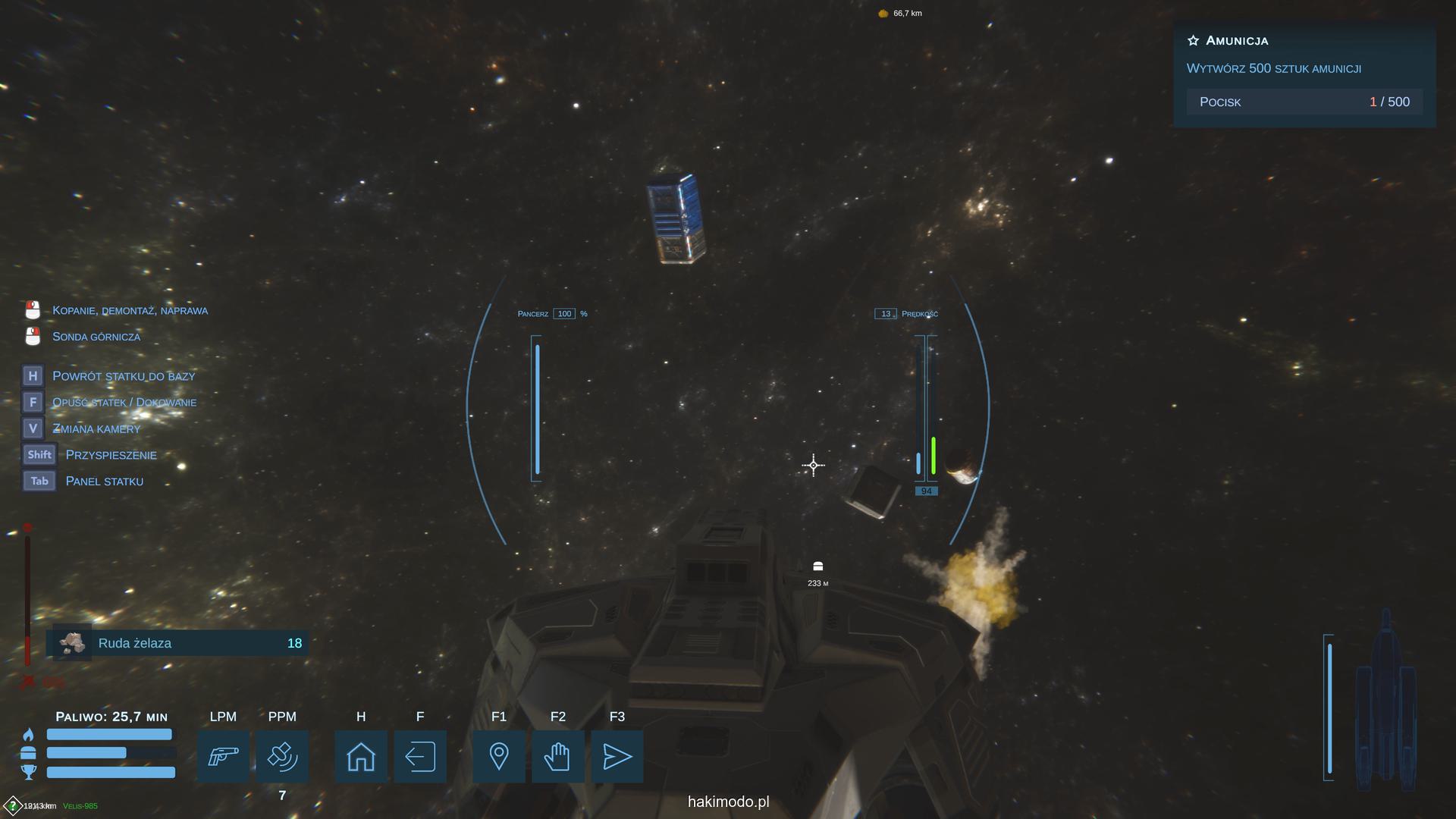Select the pistol weapon slot
Viewport: 1456px width, 819px height.
click(223, 756)
